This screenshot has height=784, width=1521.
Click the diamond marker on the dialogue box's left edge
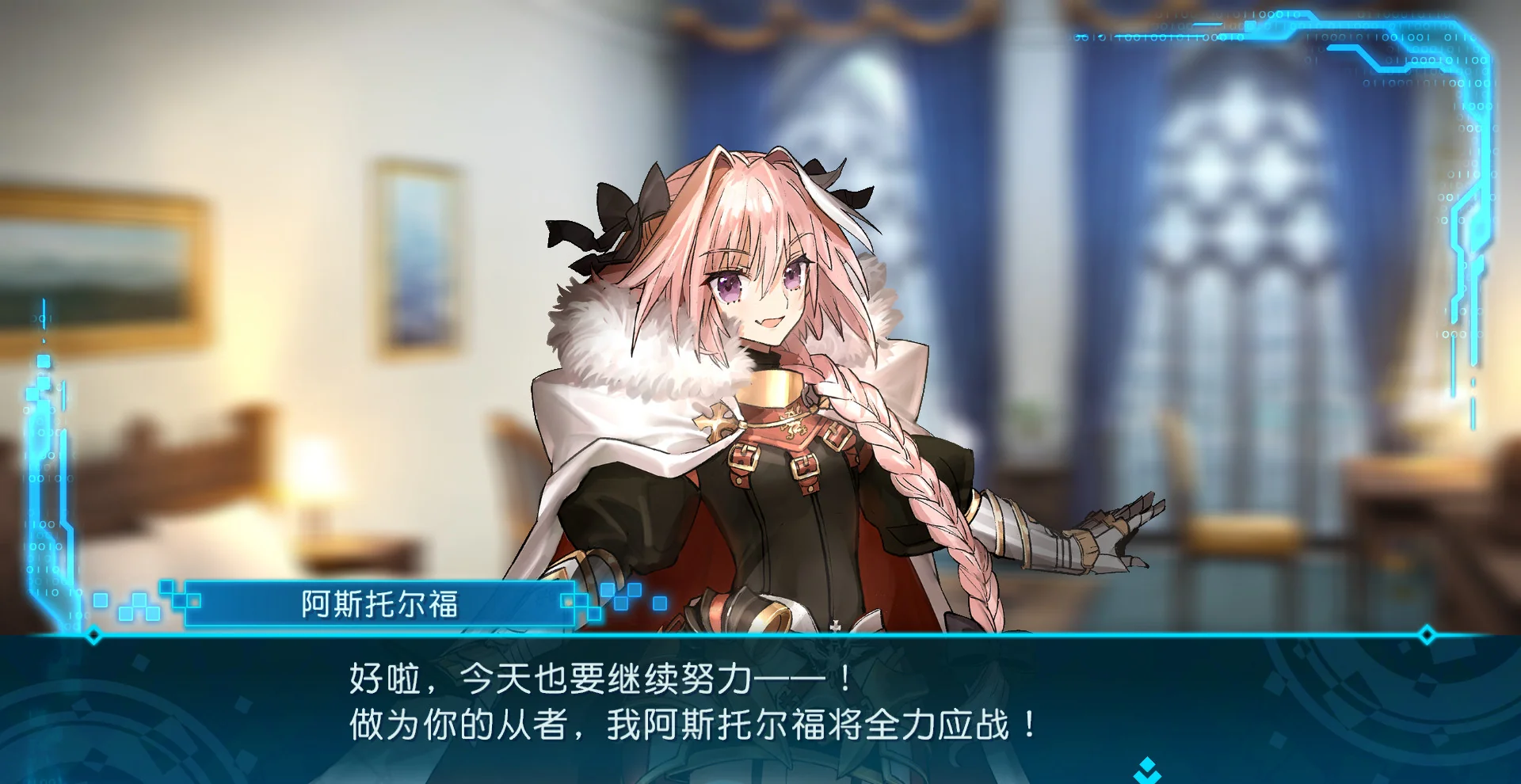click(x=93, y=635)
